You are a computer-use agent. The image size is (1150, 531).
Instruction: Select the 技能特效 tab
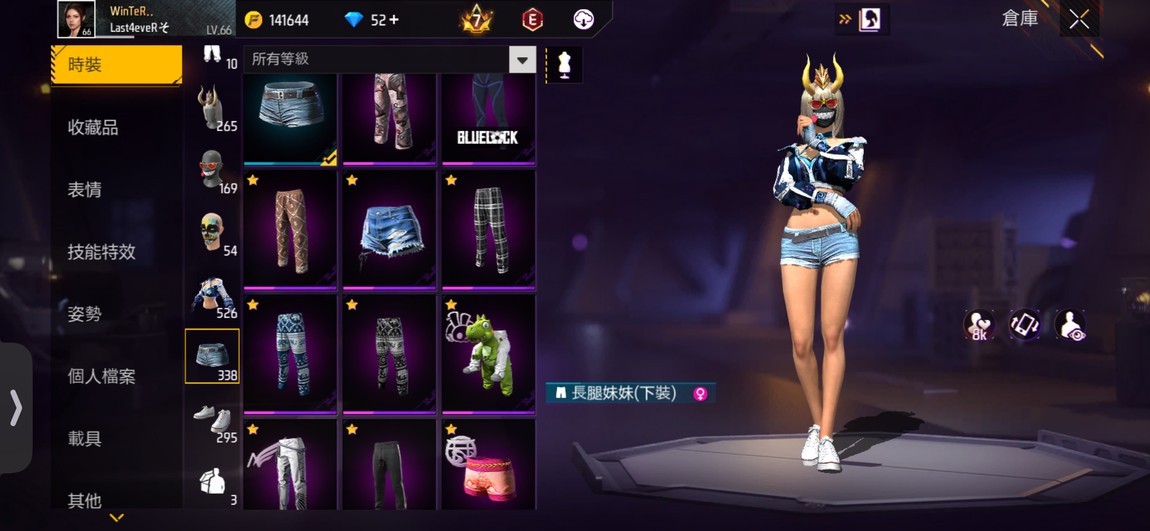click(x=101, y=252)
